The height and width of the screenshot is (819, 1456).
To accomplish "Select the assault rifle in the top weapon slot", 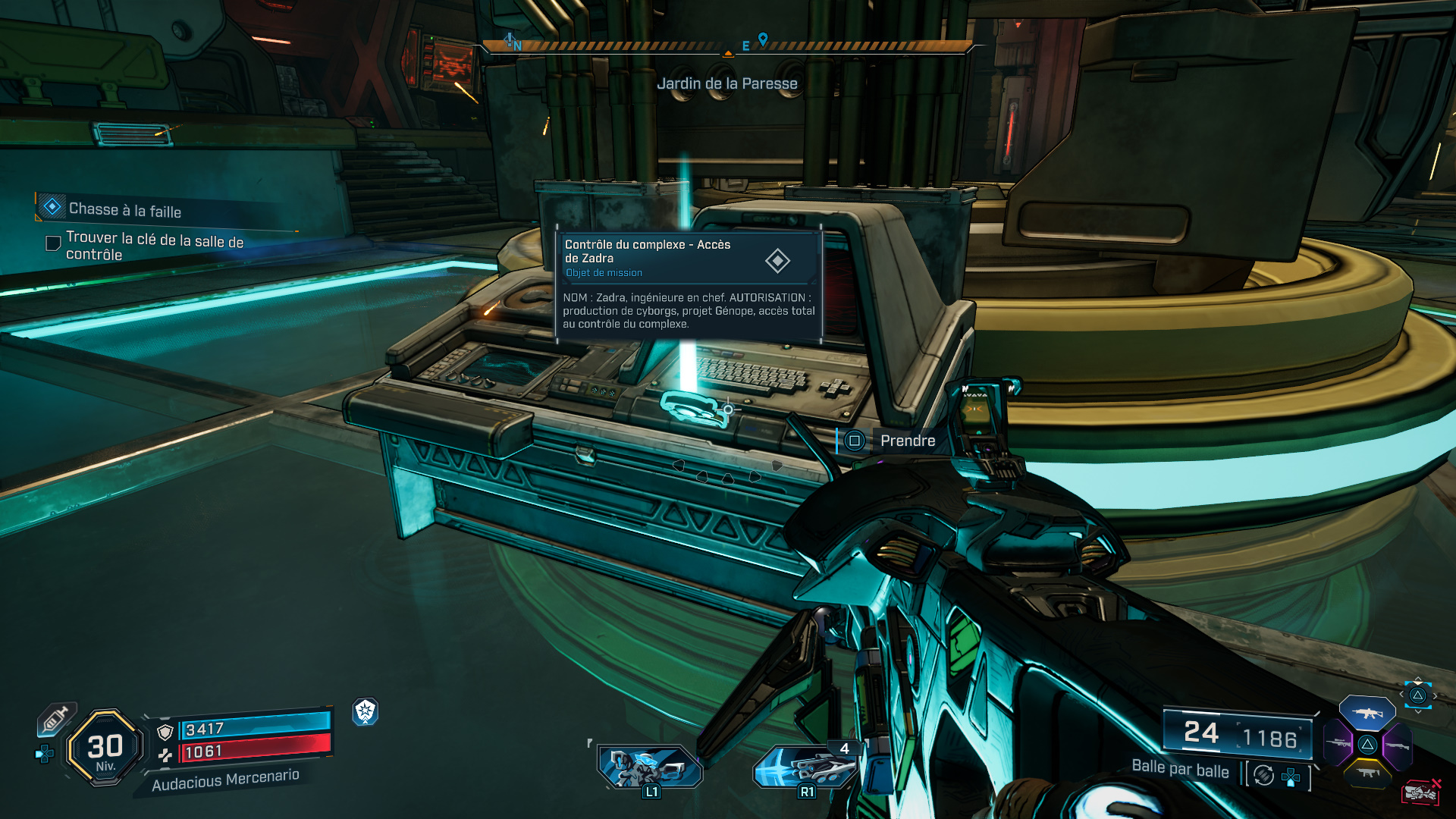I will pyautogui.click(x=1367, y=714).
